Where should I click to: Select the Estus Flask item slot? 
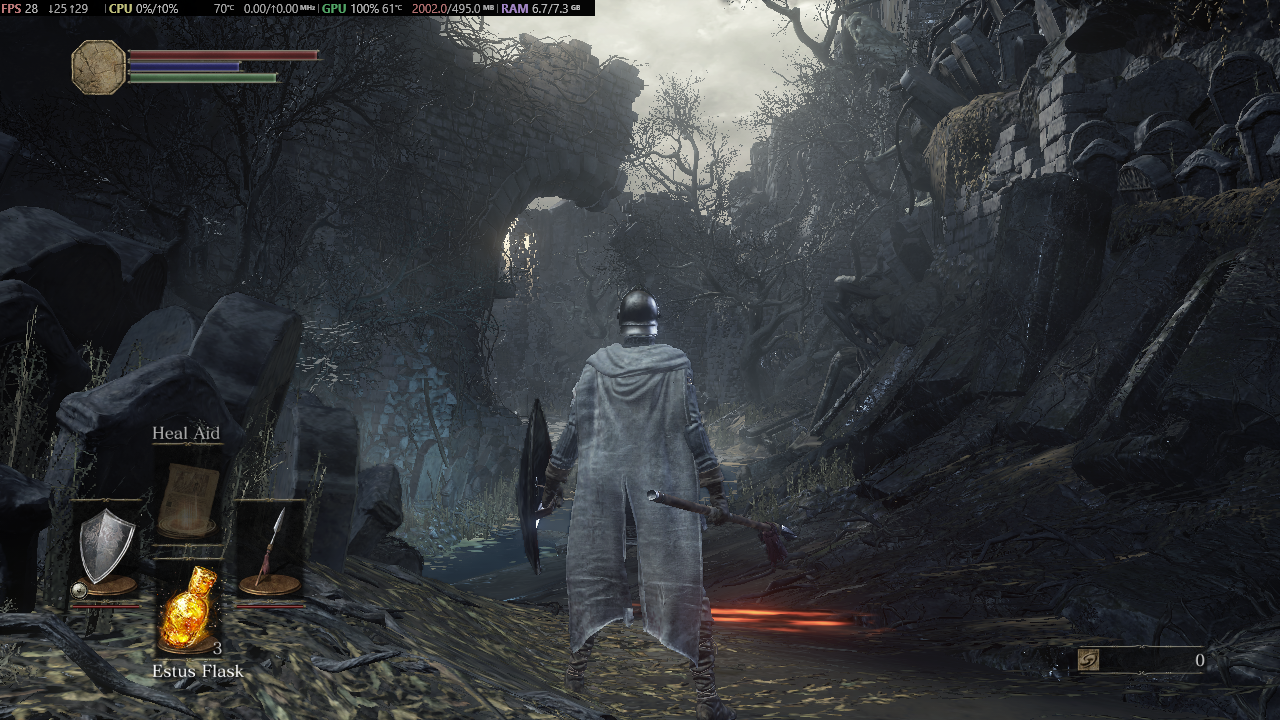point(188,610)
